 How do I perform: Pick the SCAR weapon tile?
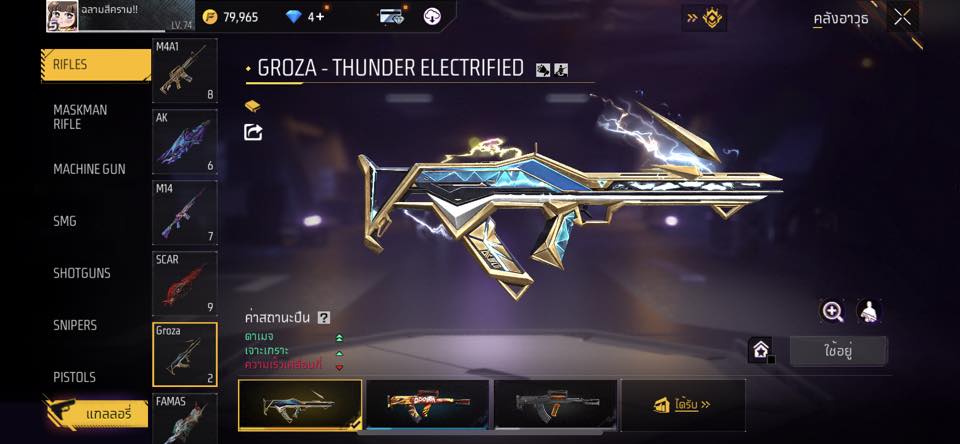click(x=184, y=283)
